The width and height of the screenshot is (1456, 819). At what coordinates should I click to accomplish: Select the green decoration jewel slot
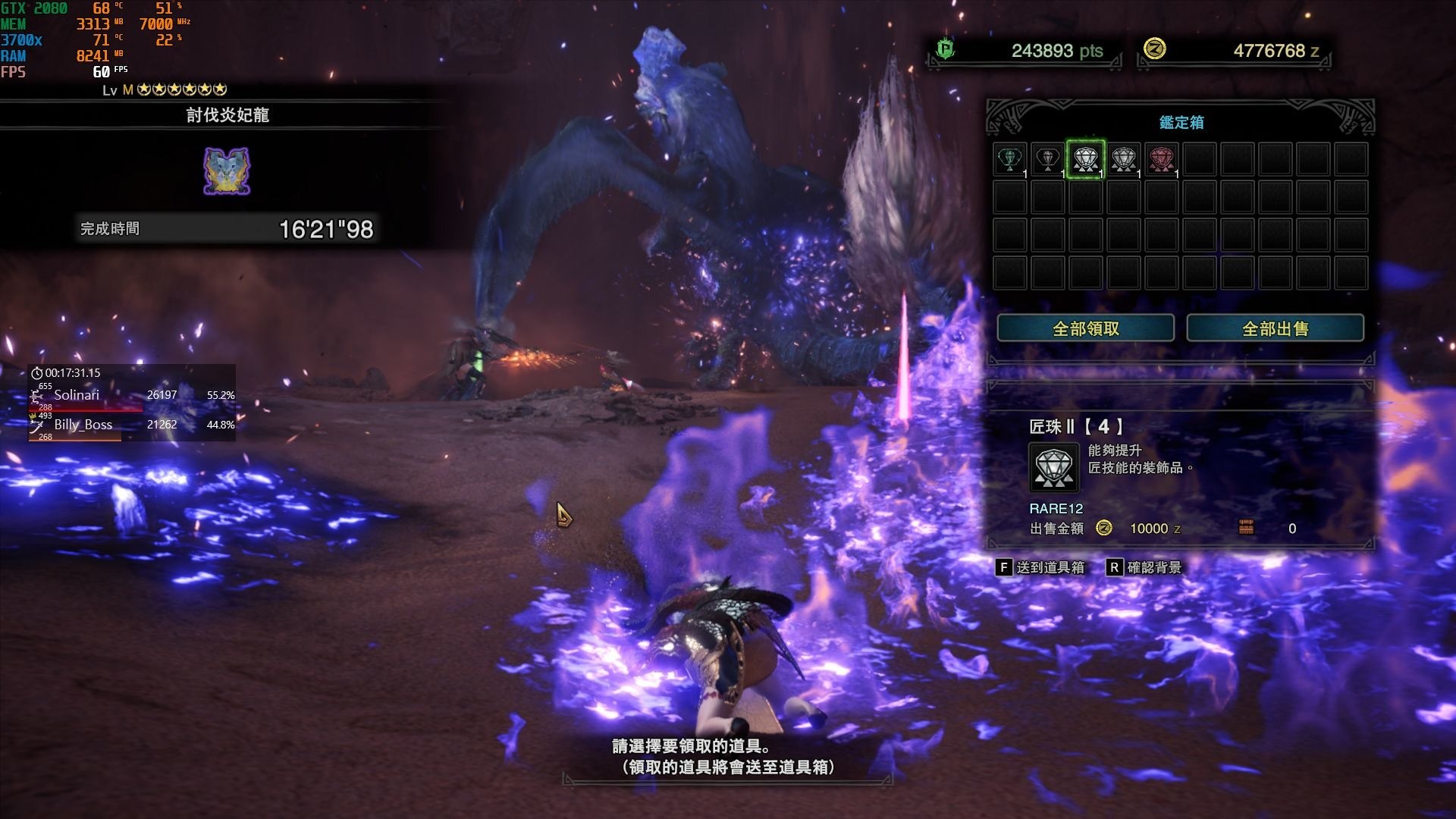[1009, 159]
